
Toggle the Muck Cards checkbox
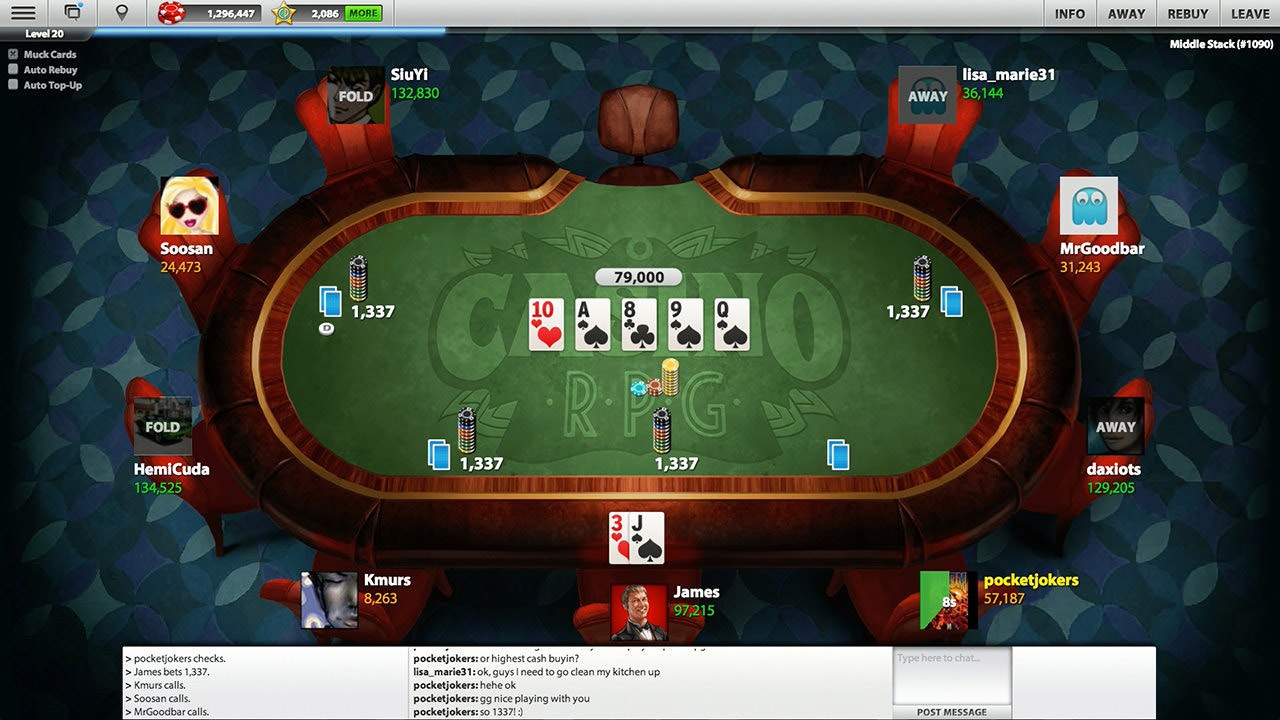(13, 55)
